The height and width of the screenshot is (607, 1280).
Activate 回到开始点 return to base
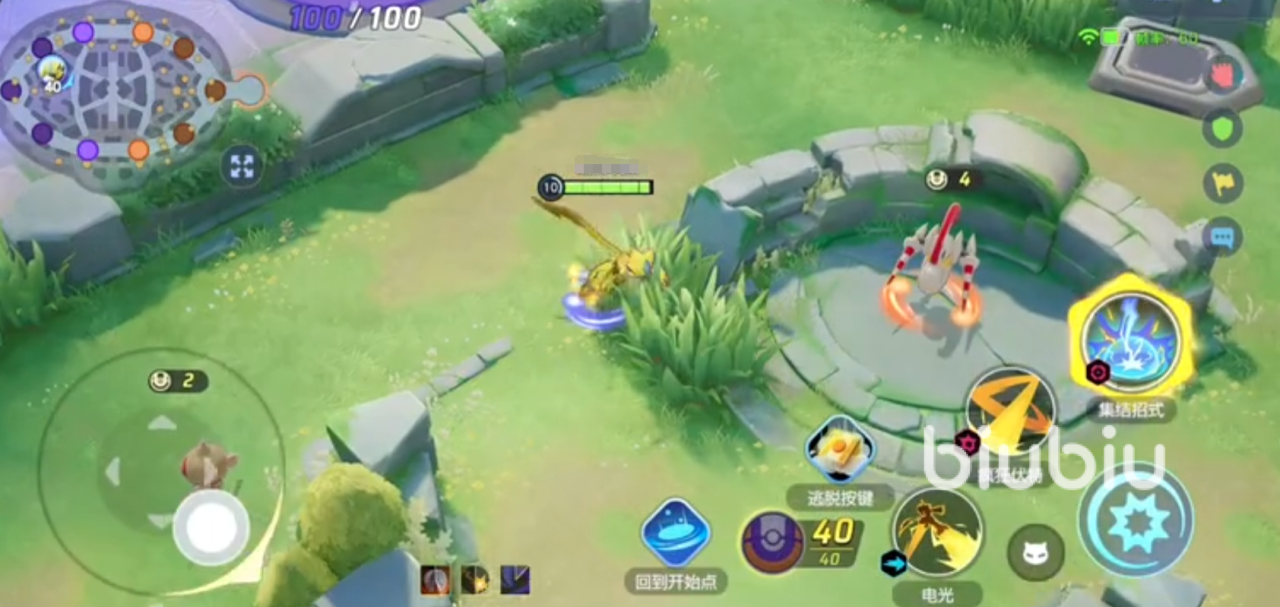[676, 532]
